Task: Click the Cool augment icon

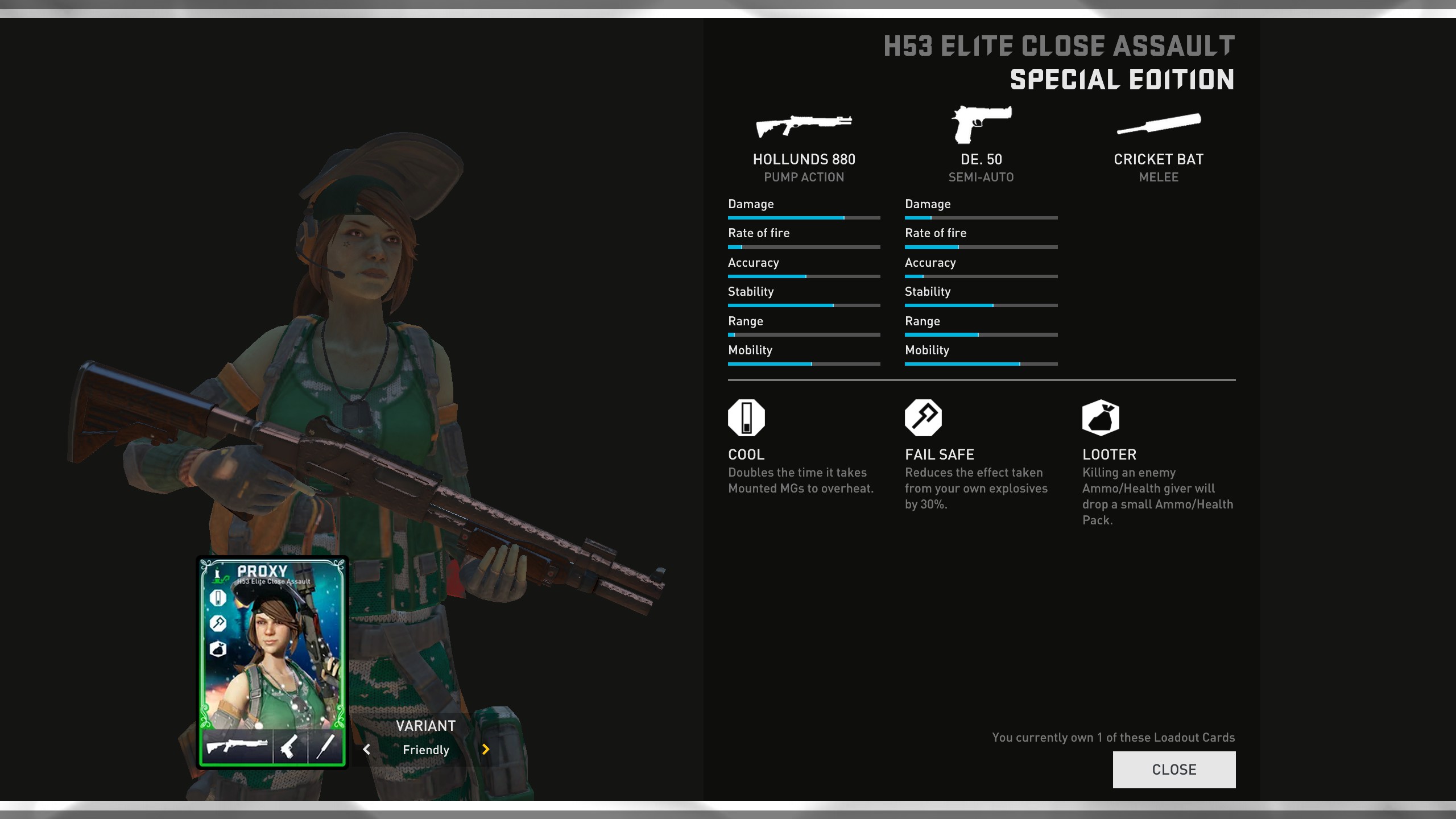Action: coord(746,418)
